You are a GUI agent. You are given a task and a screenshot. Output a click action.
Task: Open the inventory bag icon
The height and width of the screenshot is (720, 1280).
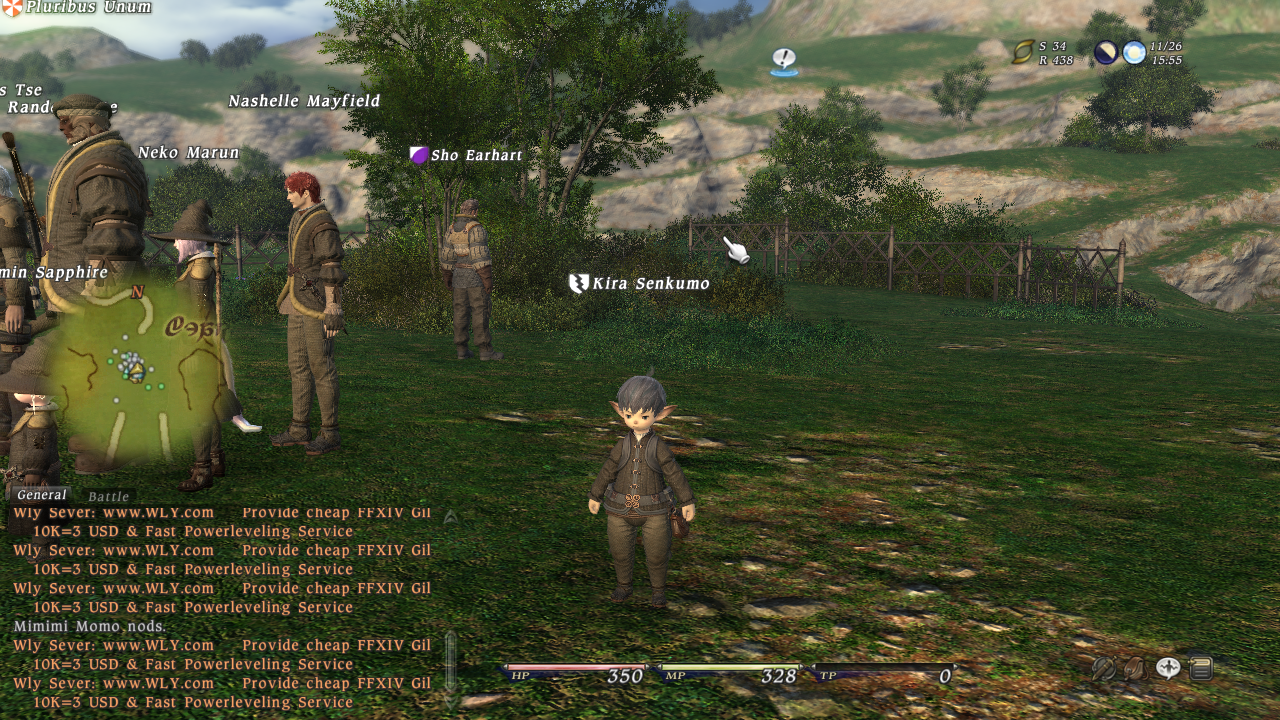click(1136, 667)
